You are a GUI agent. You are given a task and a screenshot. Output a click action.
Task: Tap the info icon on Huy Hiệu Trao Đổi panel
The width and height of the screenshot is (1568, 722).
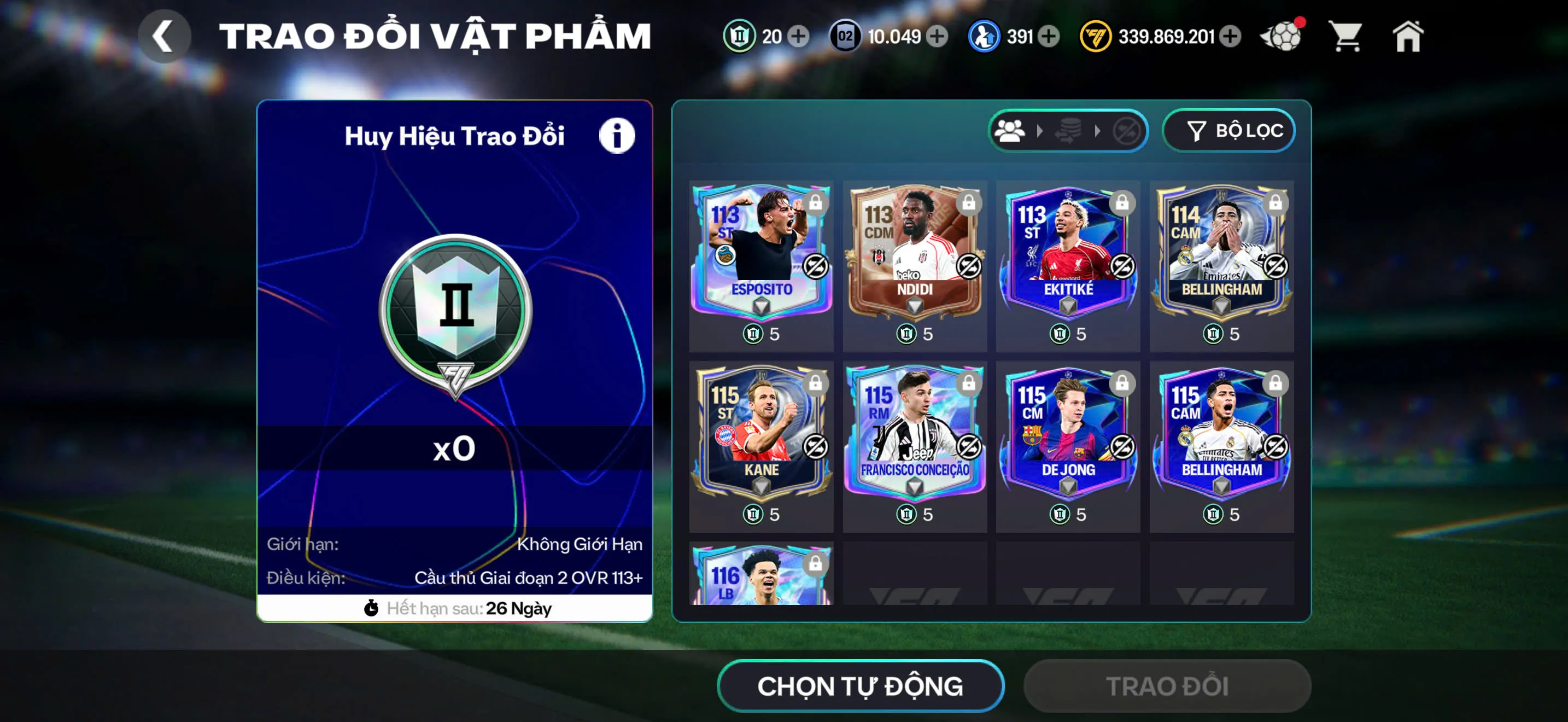(x=617, y=135)
